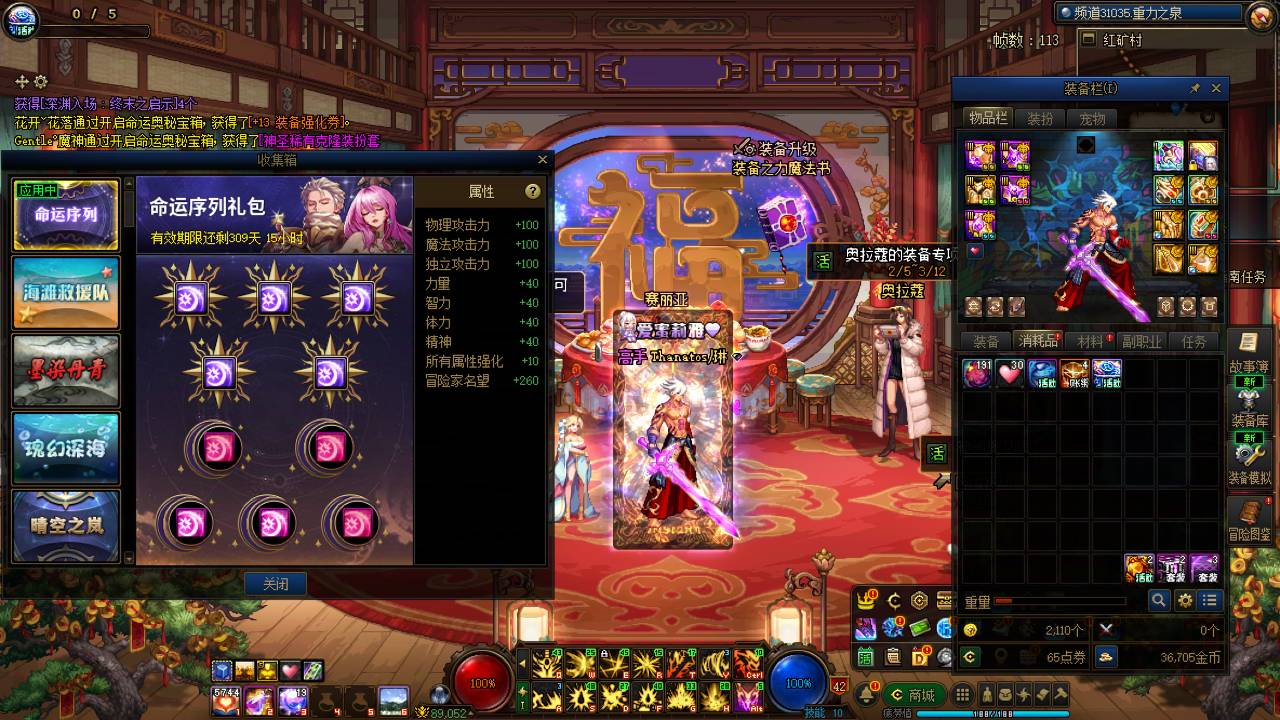Screen dimensions: 1280x720
Task: Switch to the 材料 materials tab
Action: [x=1091, y=342]
